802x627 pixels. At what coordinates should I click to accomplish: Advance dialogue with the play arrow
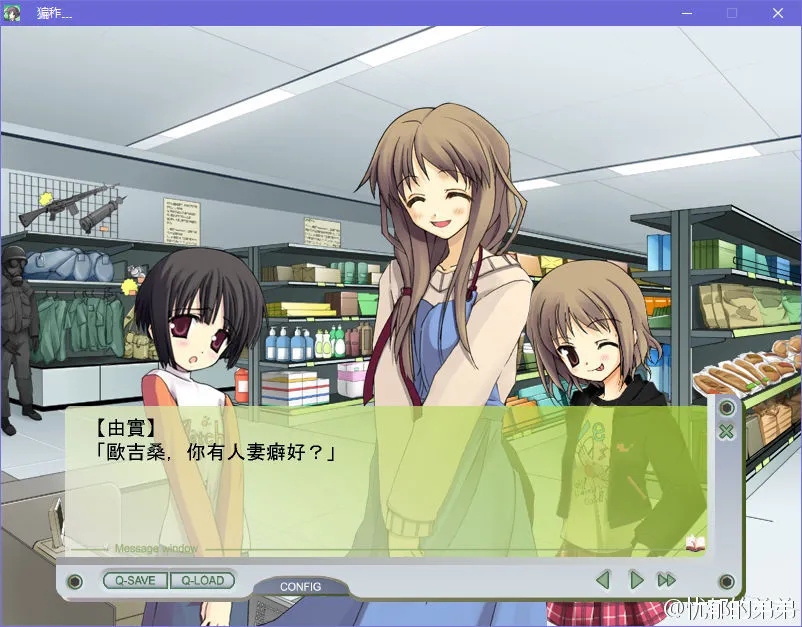coord(635,579)
